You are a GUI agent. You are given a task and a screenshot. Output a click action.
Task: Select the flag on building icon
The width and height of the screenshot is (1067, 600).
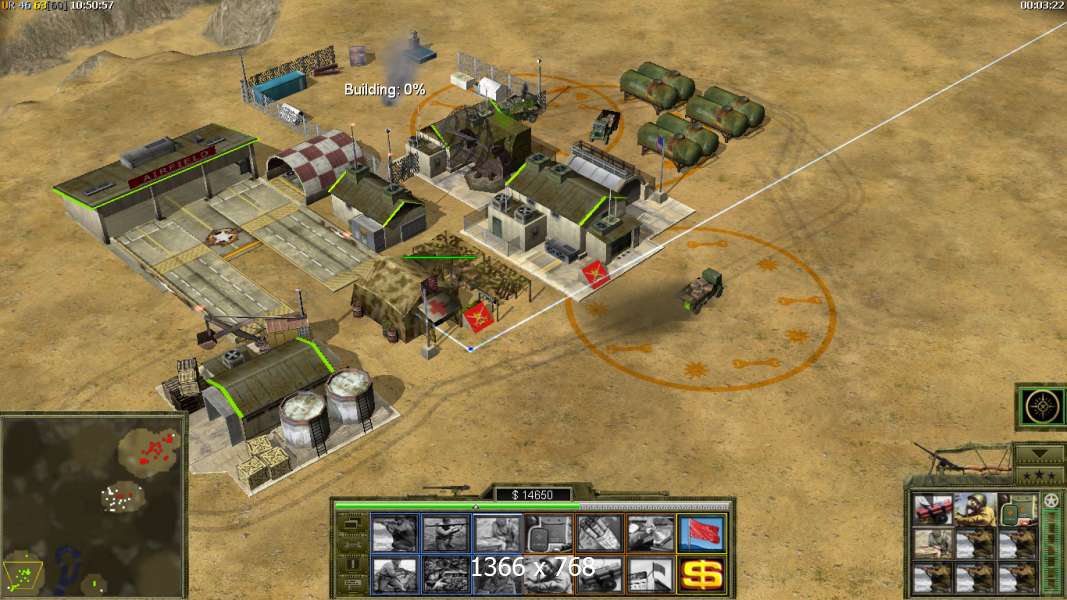[650, 574]
